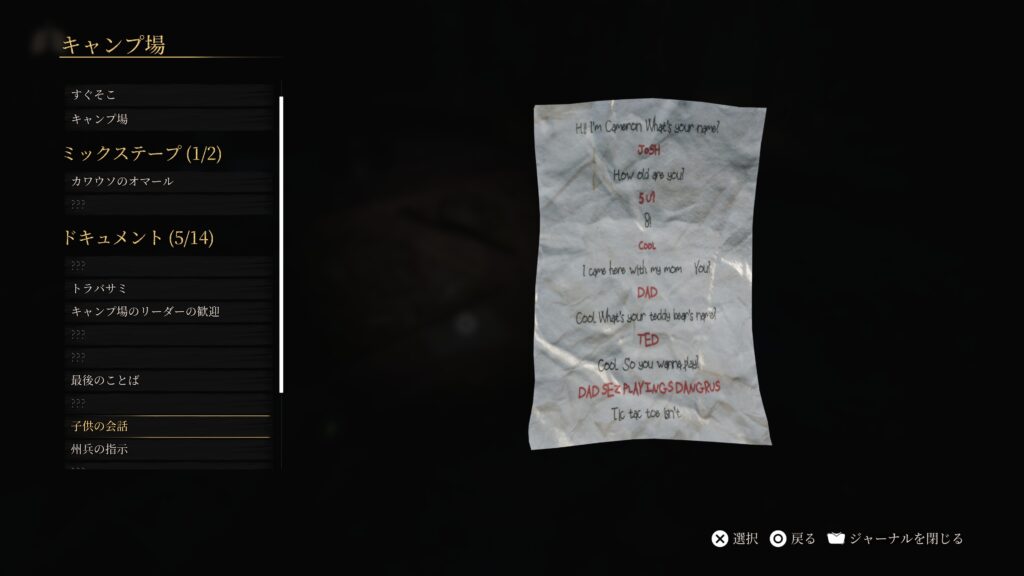The image size is (1024, 576).
Task: Choose the カワウソのオマール mixtape entry
Action: 165,181
